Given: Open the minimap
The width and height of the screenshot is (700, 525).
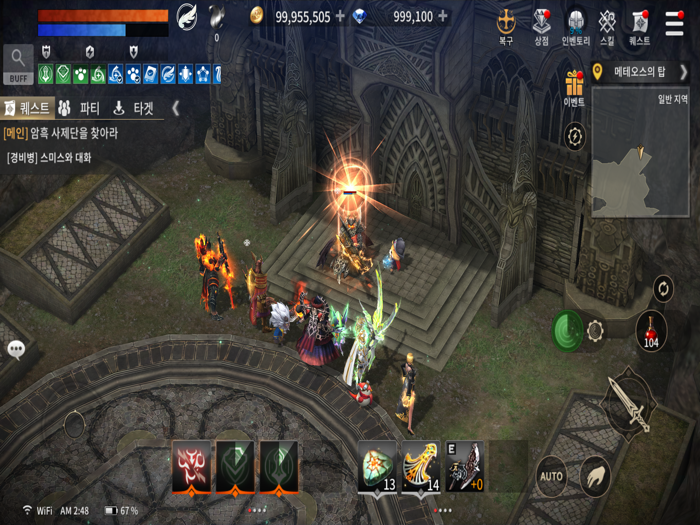Looking at the screenshot, I should pyautogui.click(x=640, y=150).
